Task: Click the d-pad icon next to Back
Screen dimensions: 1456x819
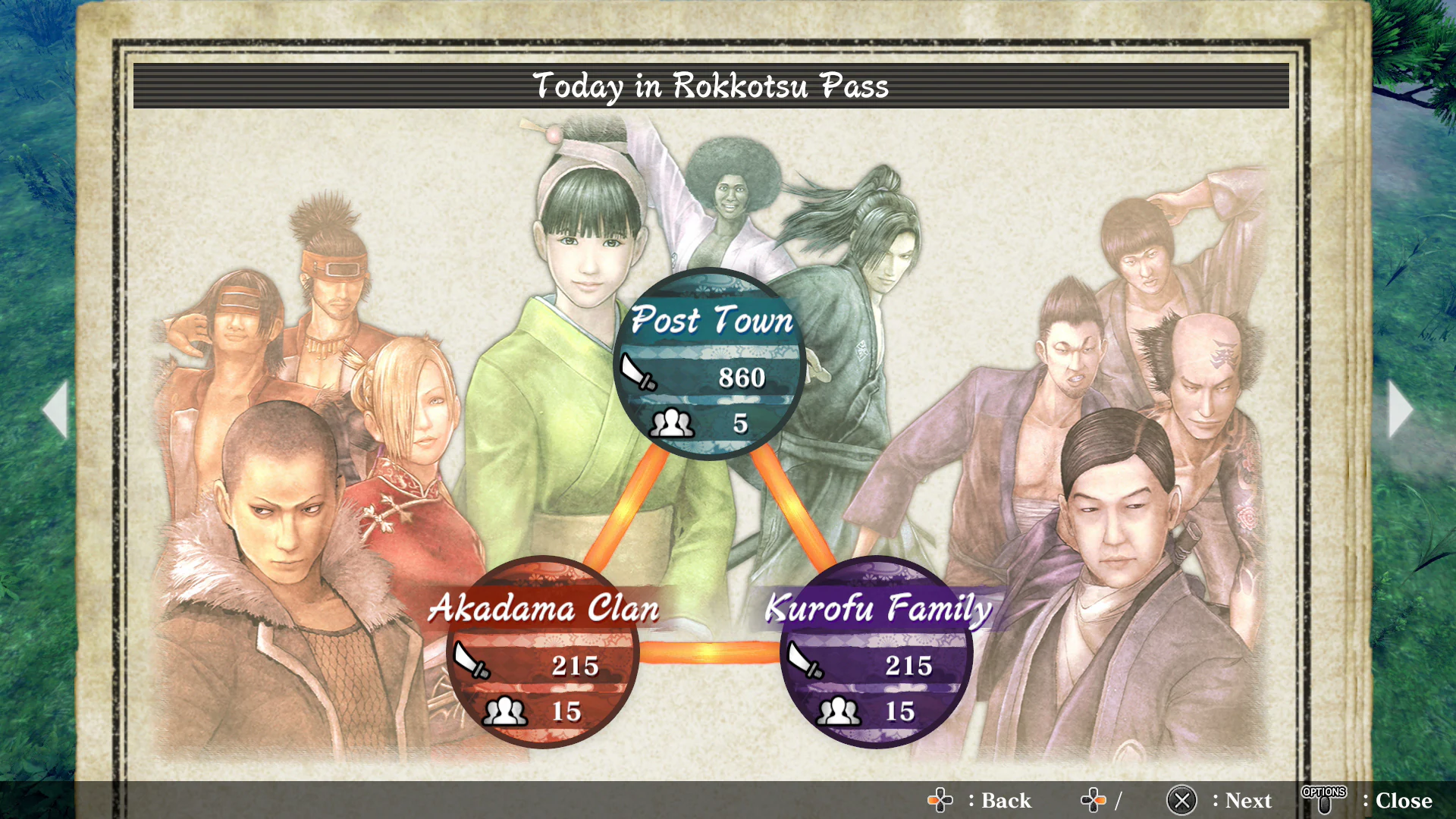Action: pos(940,800)
